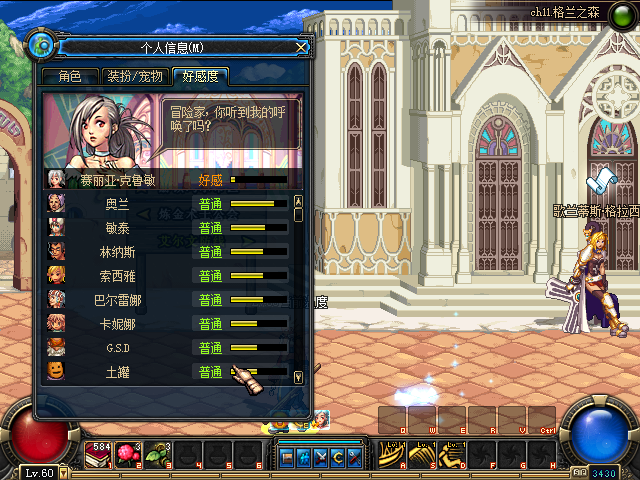
Task: Click the list's scroll-down arrow
Action: click(297, 377)
